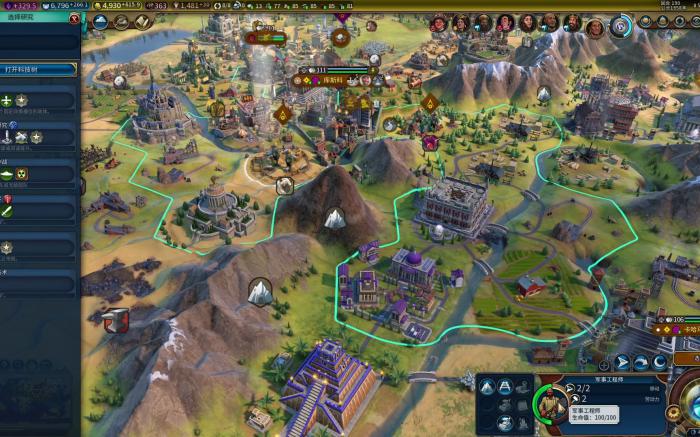Build a railroad with the engineer
Screen dimensions: 700x437
[x=507, y=388]
